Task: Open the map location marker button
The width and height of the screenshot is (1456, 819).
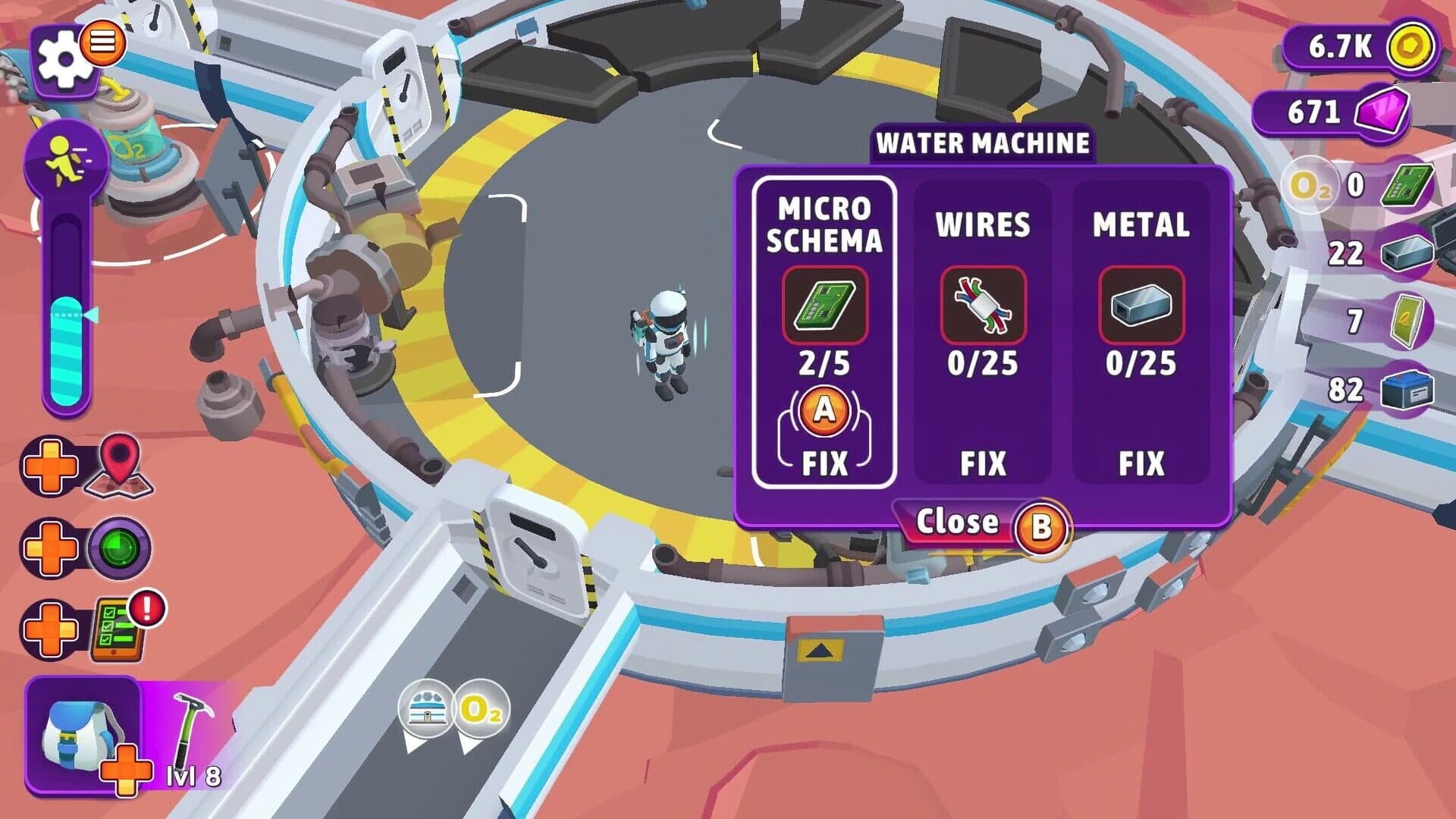Action: pyautogui.click(x=119, y=465)
